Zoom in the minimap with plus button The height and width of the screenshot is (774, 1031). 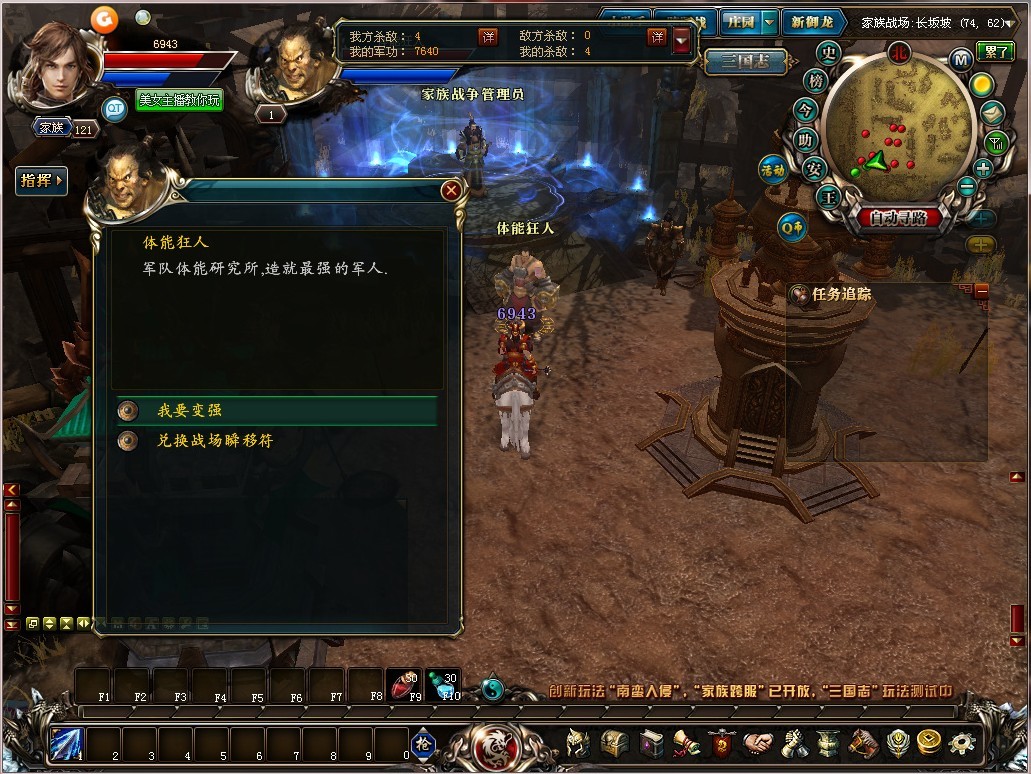983,168
